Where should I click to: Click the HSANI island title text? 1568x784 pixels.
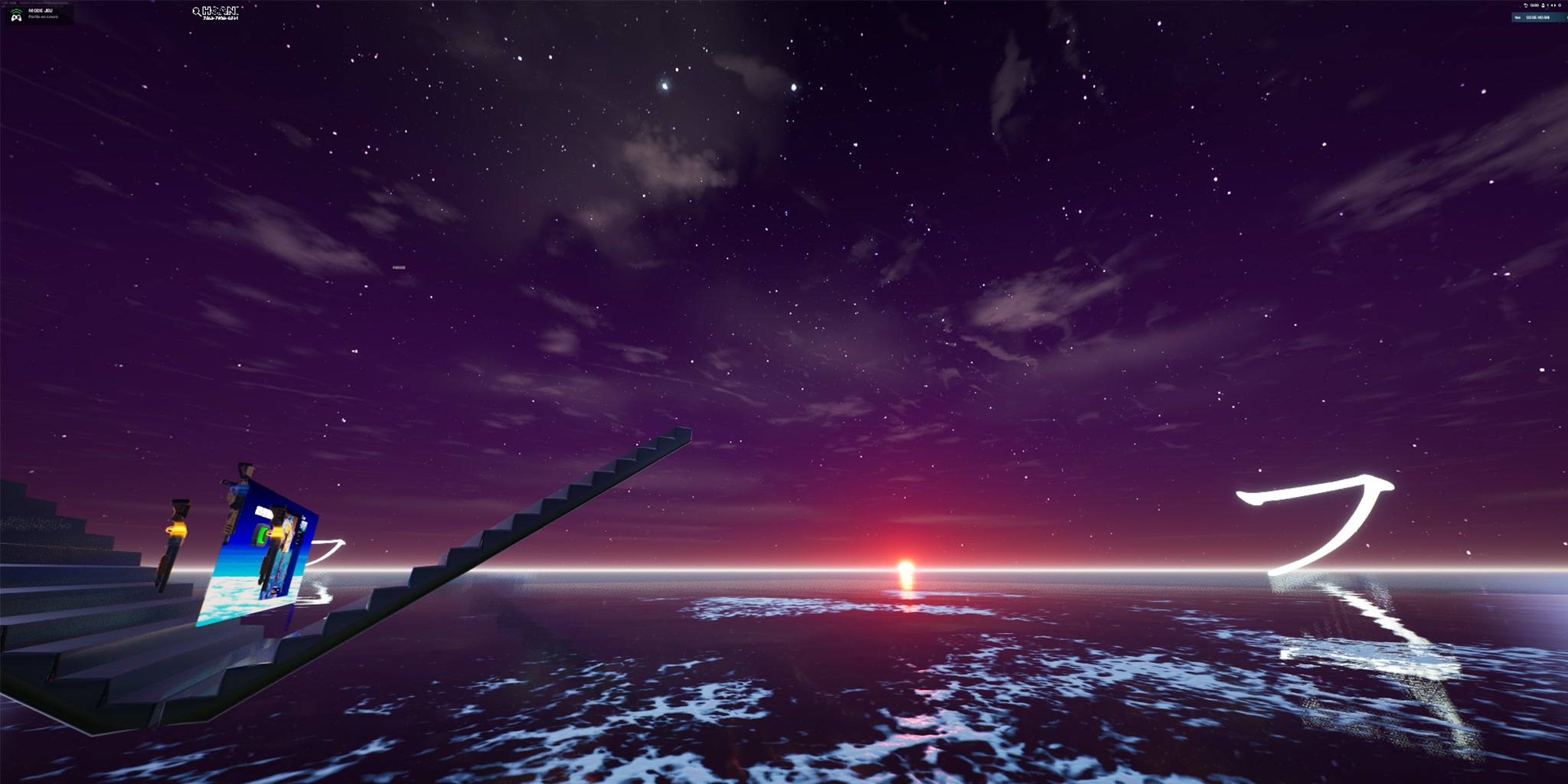click(221, 11)
